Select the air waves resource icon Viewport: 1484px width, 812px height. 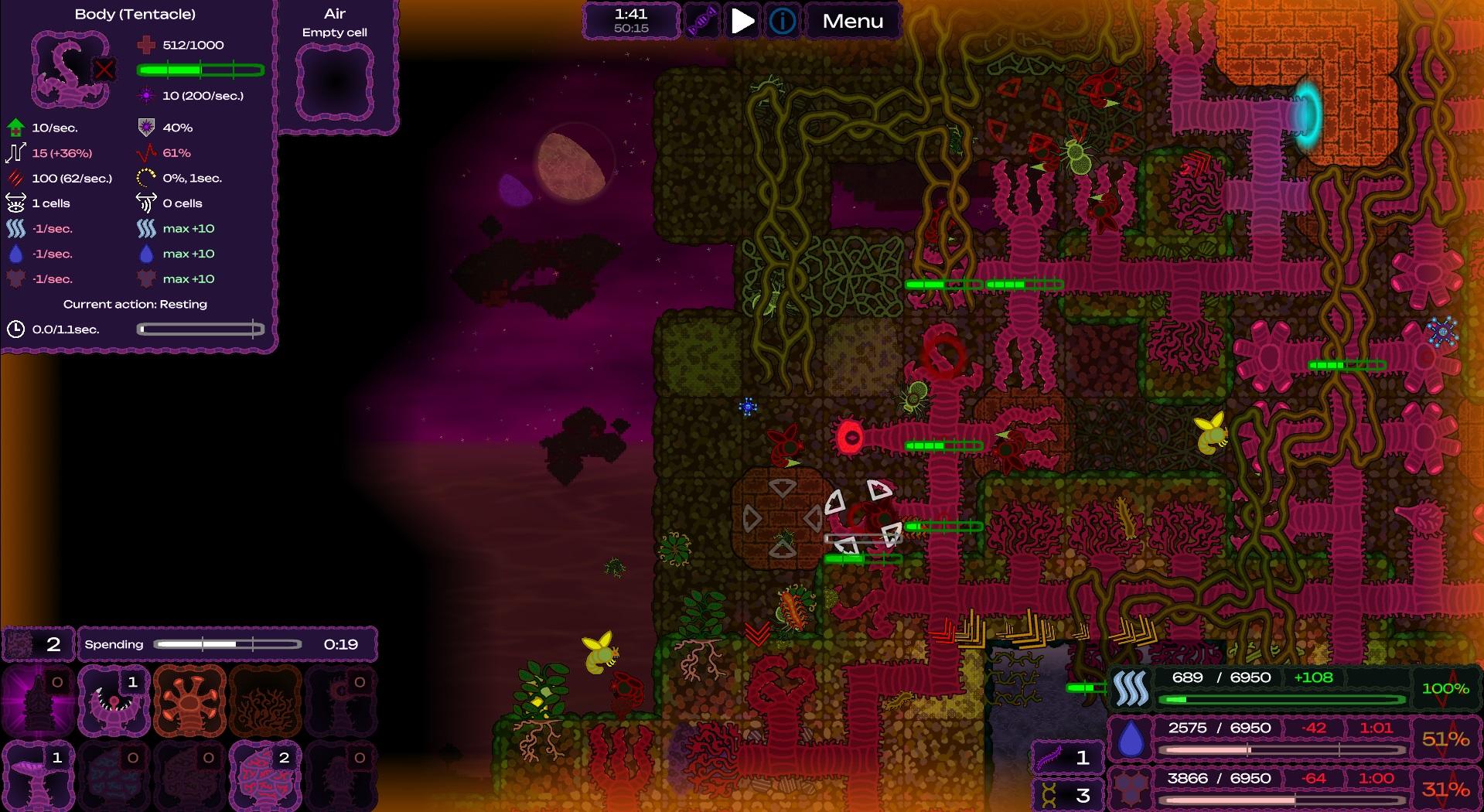point(1131,688)
